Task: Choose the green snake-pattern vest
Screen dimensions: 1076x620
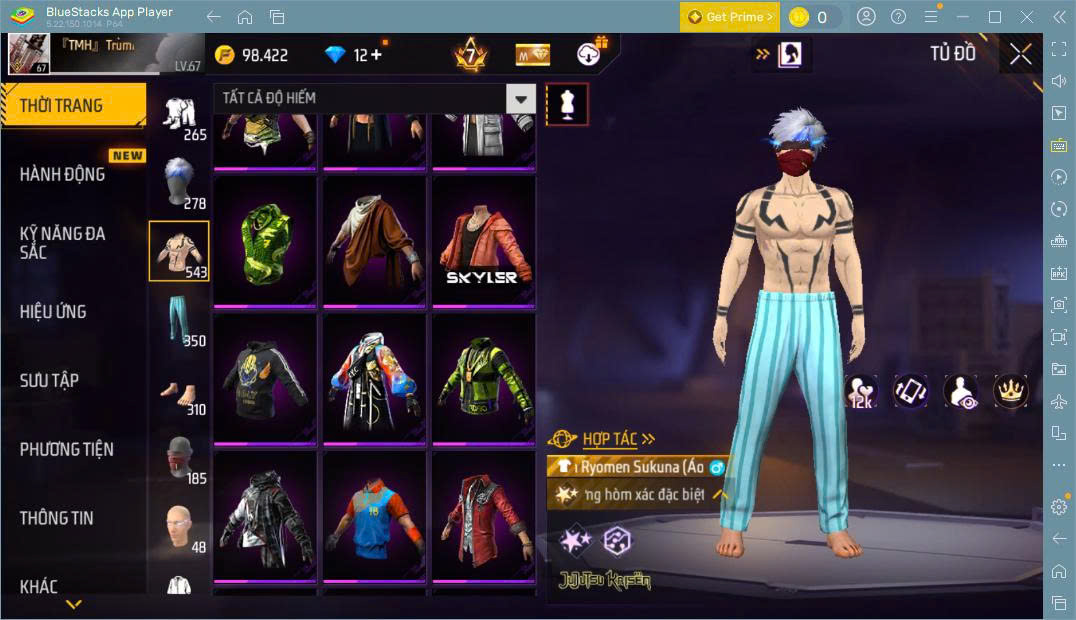Action: pyautogui.click(x=265, y=243)
